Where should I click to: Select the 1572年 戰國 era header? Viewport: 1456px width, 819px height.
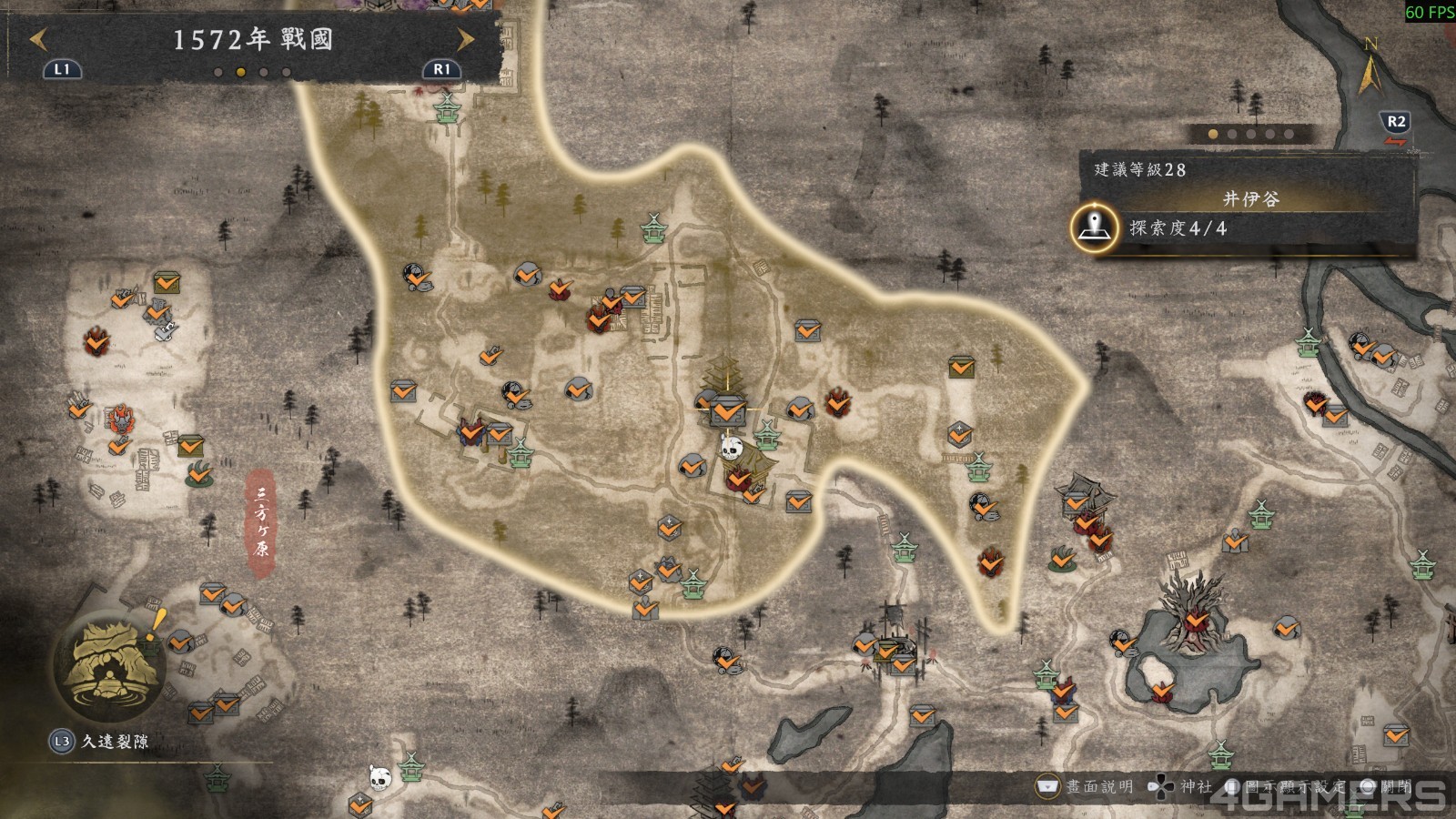252,40
